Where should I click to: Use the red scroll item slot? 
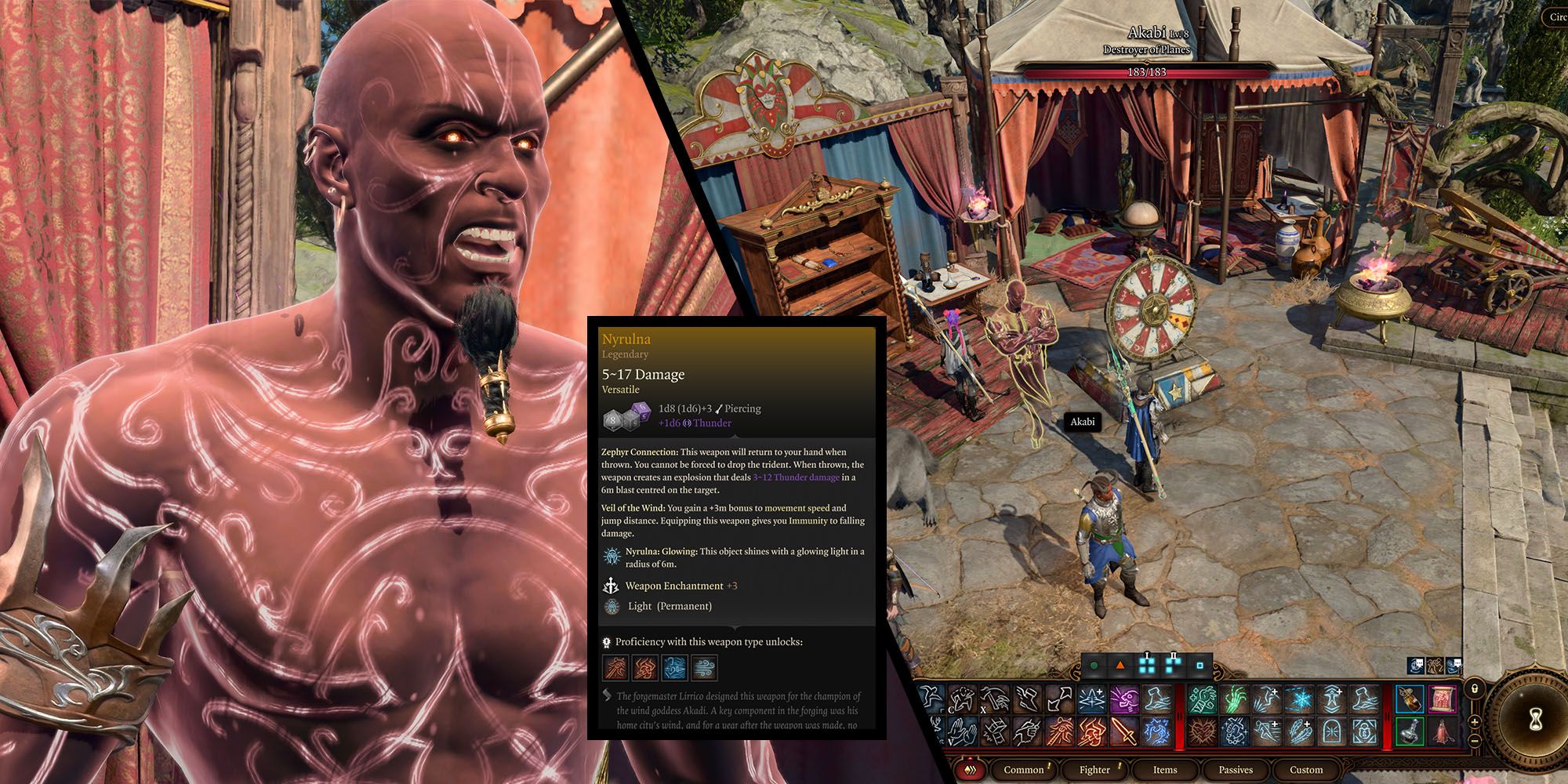[1442, 699]
